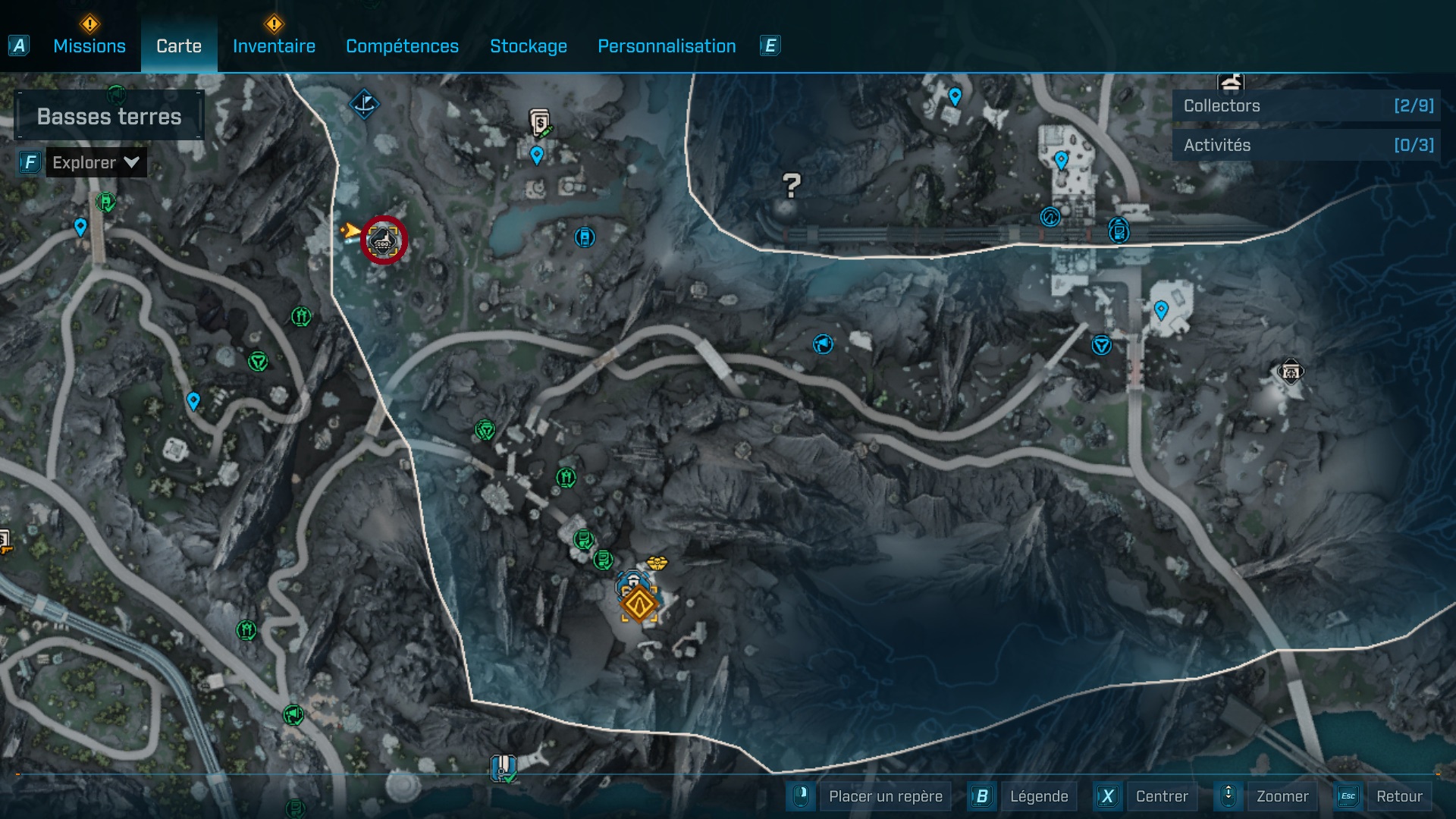Expand the Explorer filter dropdown
Viewport: 1456px width, 819px height.
coord(96,162)
